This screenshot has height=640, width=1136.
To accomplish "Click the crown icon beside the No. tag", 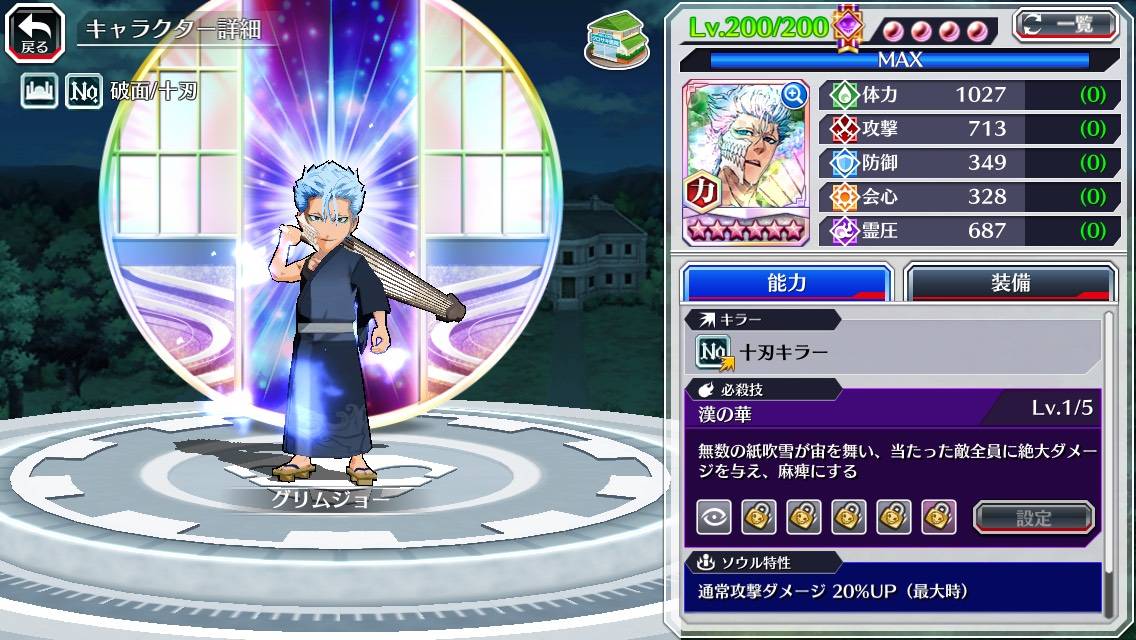I will click(39, 93).
